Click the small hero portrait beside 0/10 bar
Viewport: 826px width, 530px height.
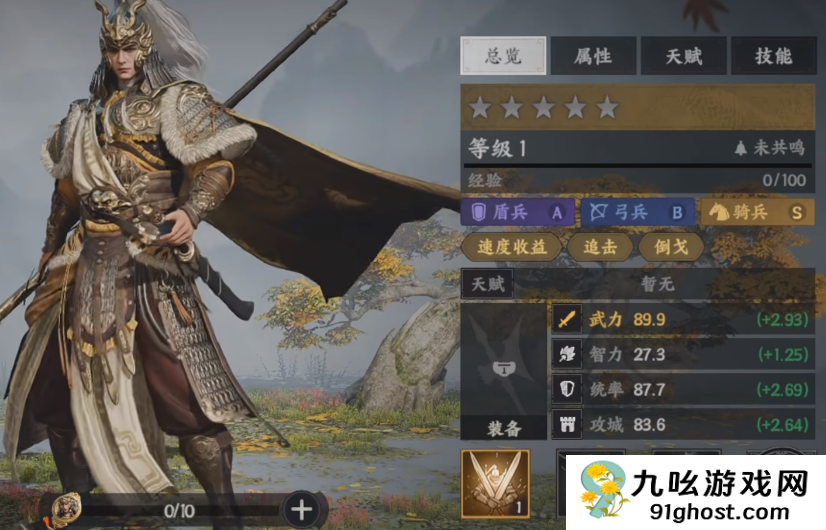67,508
